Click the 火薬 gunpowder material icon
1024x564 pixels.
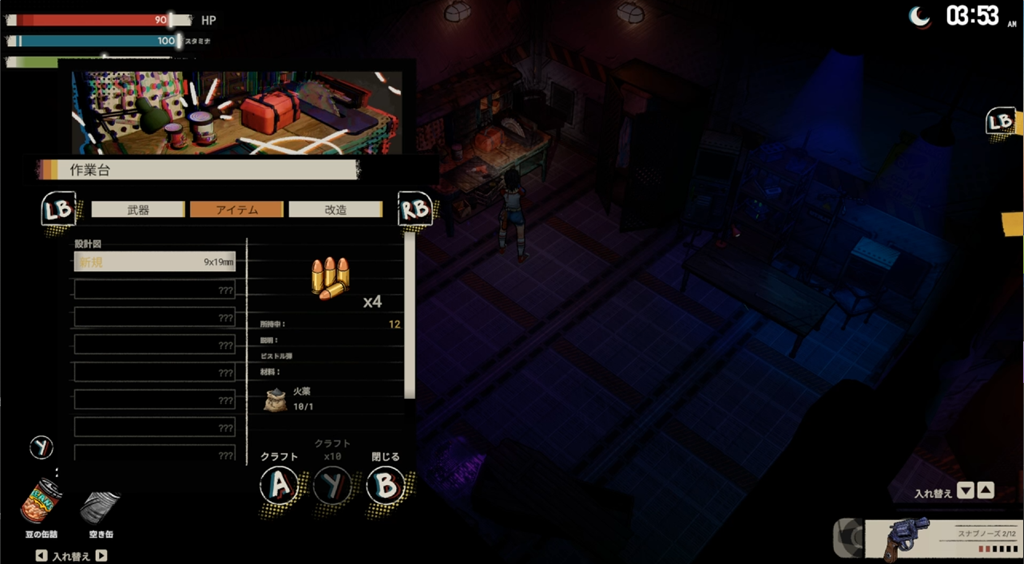tap(275, 400)
